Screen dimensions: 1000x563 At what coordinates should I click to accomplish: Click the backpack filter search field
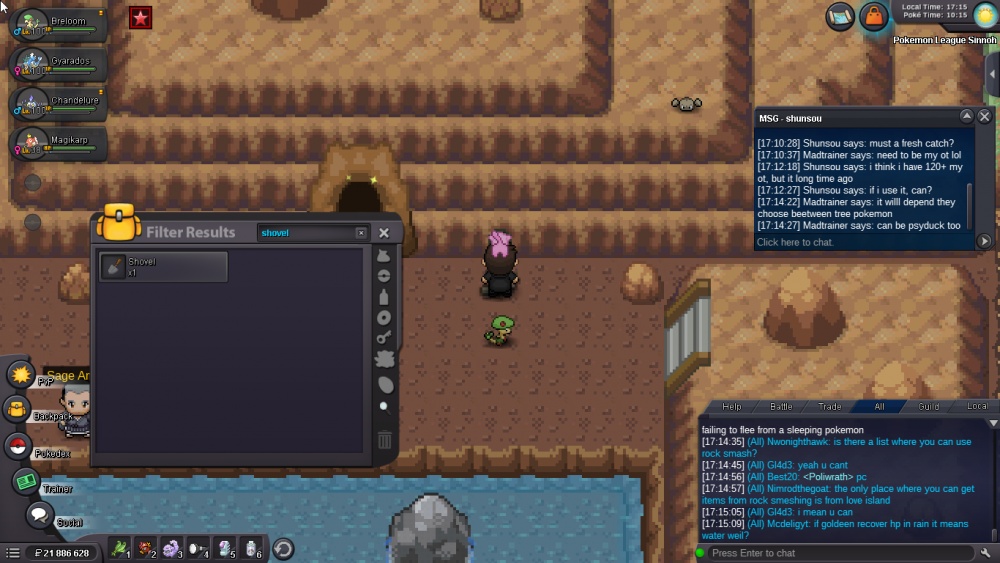308,233
